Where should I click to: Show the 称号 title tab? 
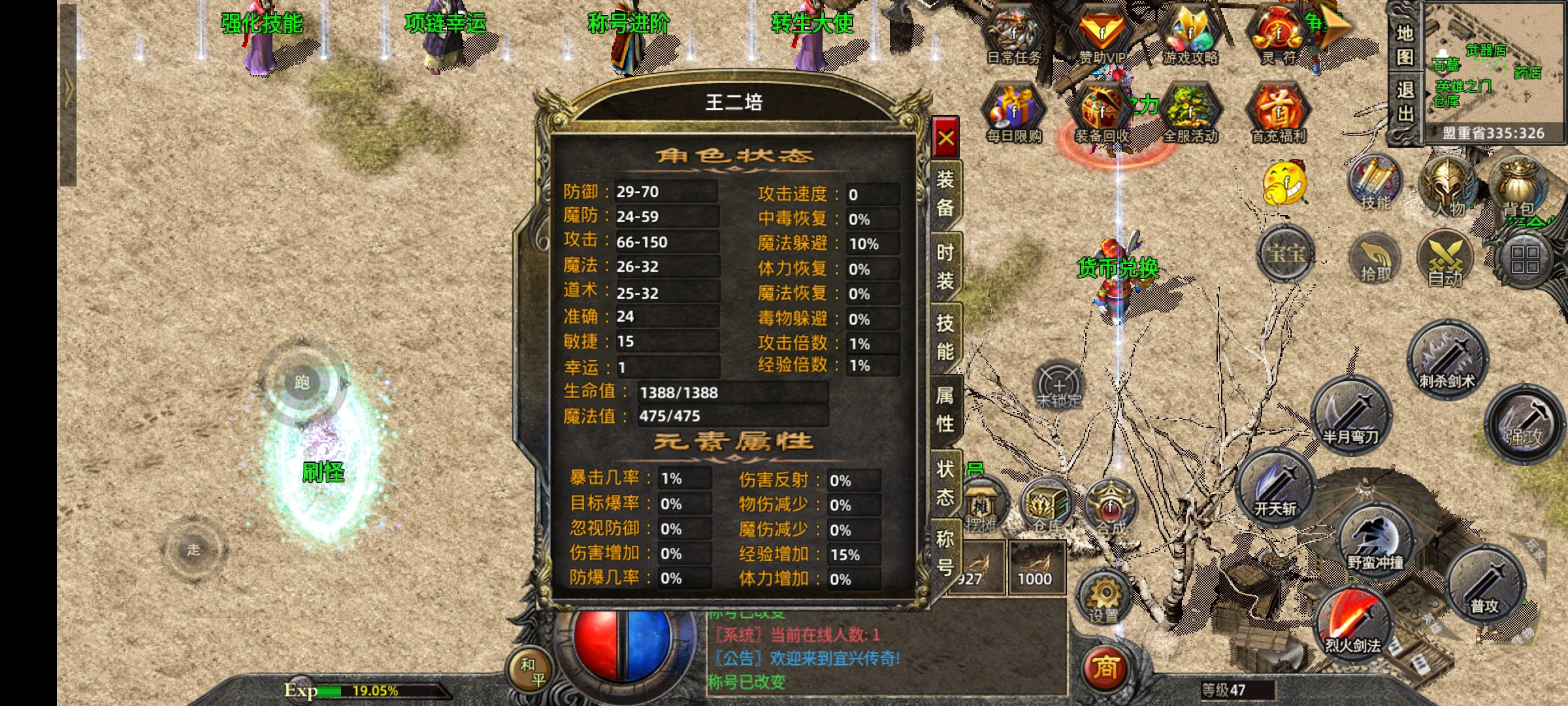(x=945, y=553)
